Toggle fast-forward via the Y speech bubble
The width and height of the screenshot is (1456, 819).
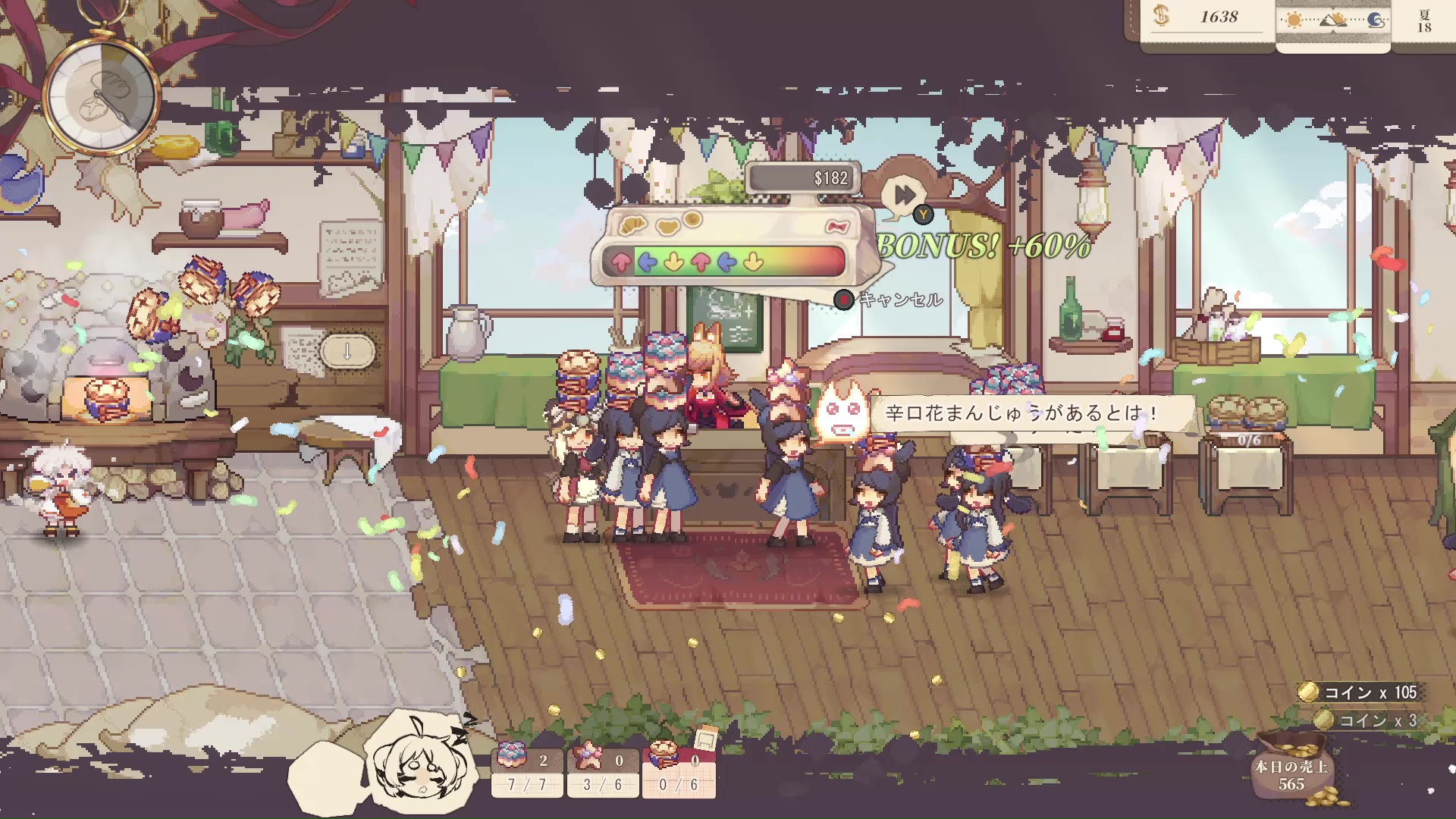click(902, 193)
